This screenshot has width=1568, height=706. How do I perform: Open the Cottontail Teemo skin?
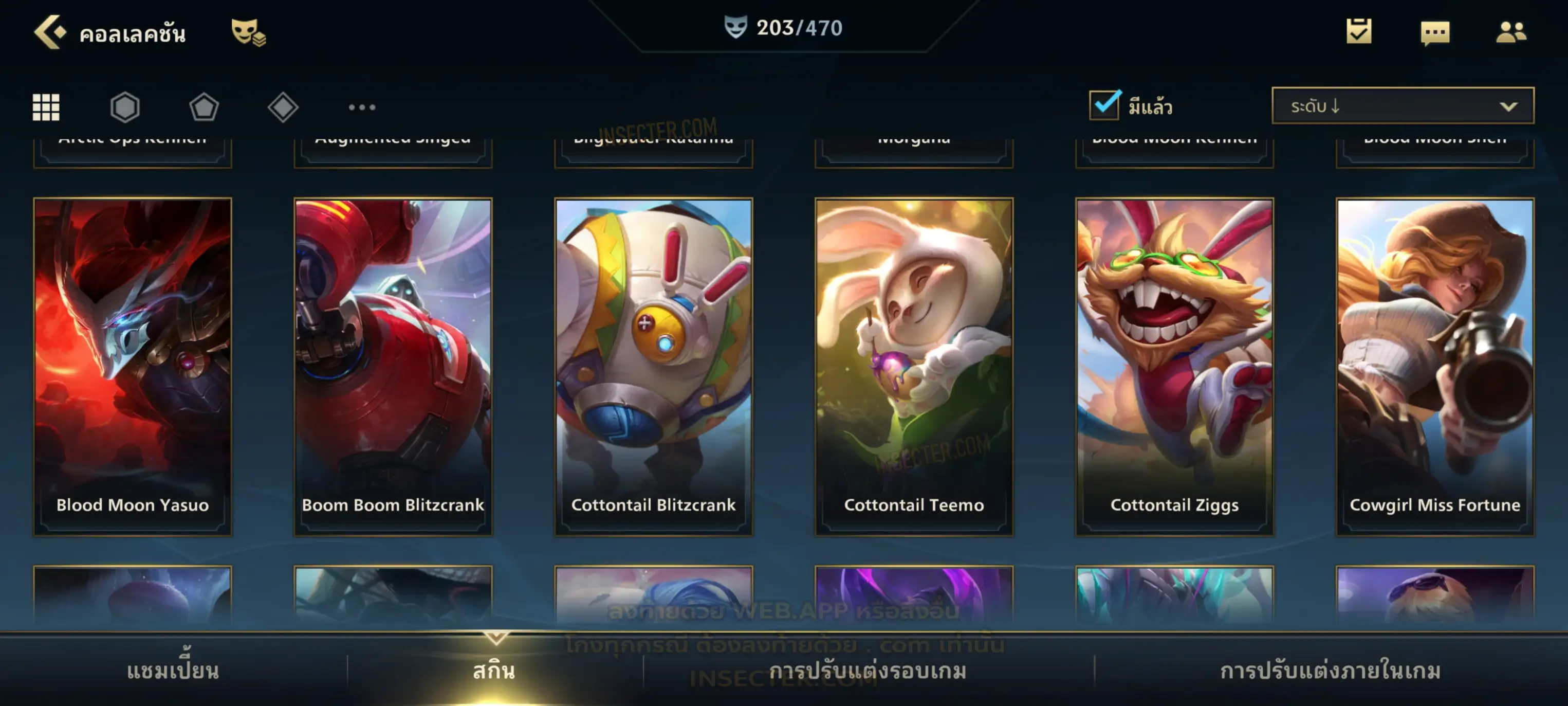(914, 367)
